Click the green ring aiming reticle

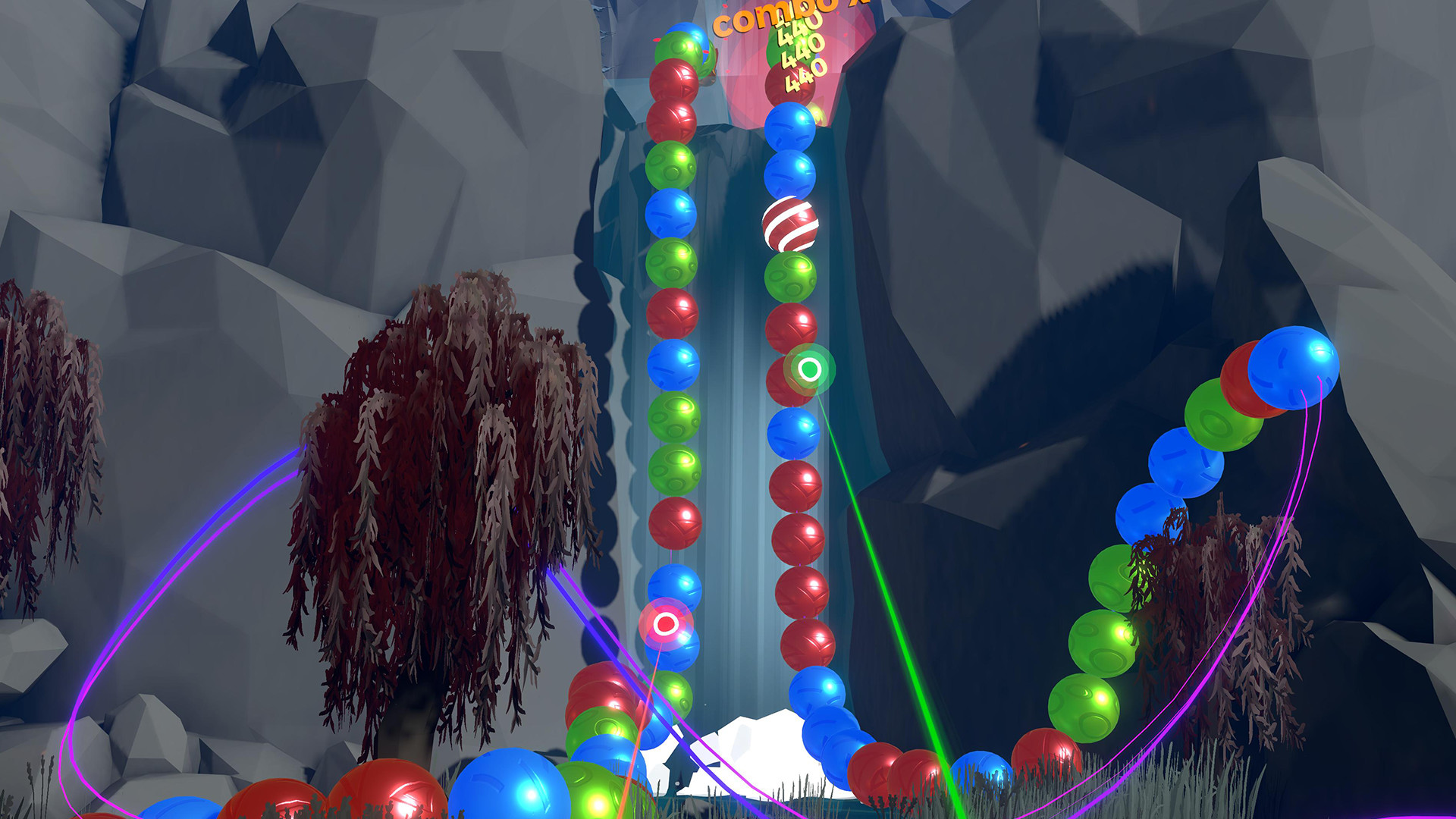[810, 370]
